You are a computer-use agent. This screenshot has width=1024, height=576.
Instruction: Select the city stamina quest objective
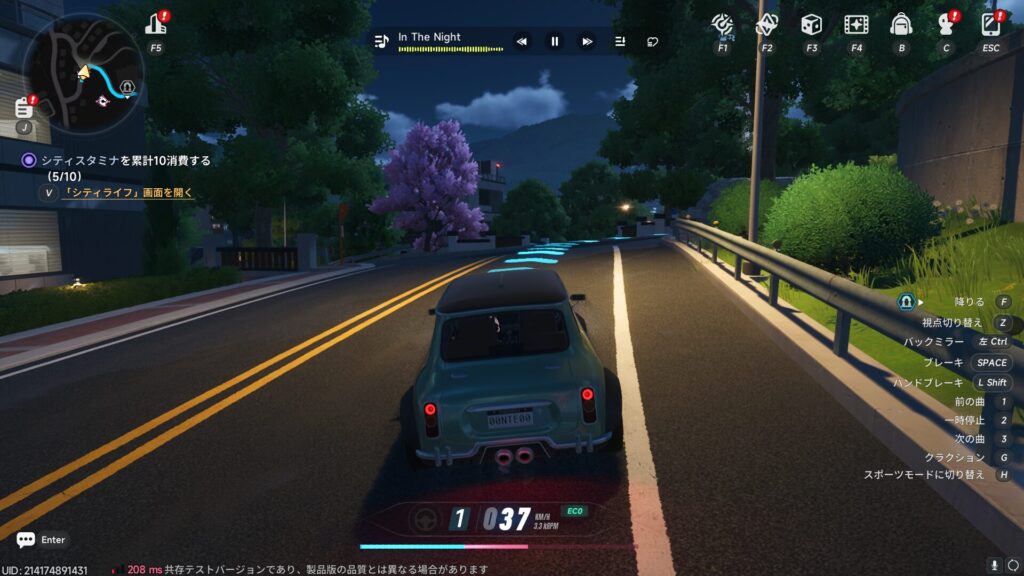[125, 160]
